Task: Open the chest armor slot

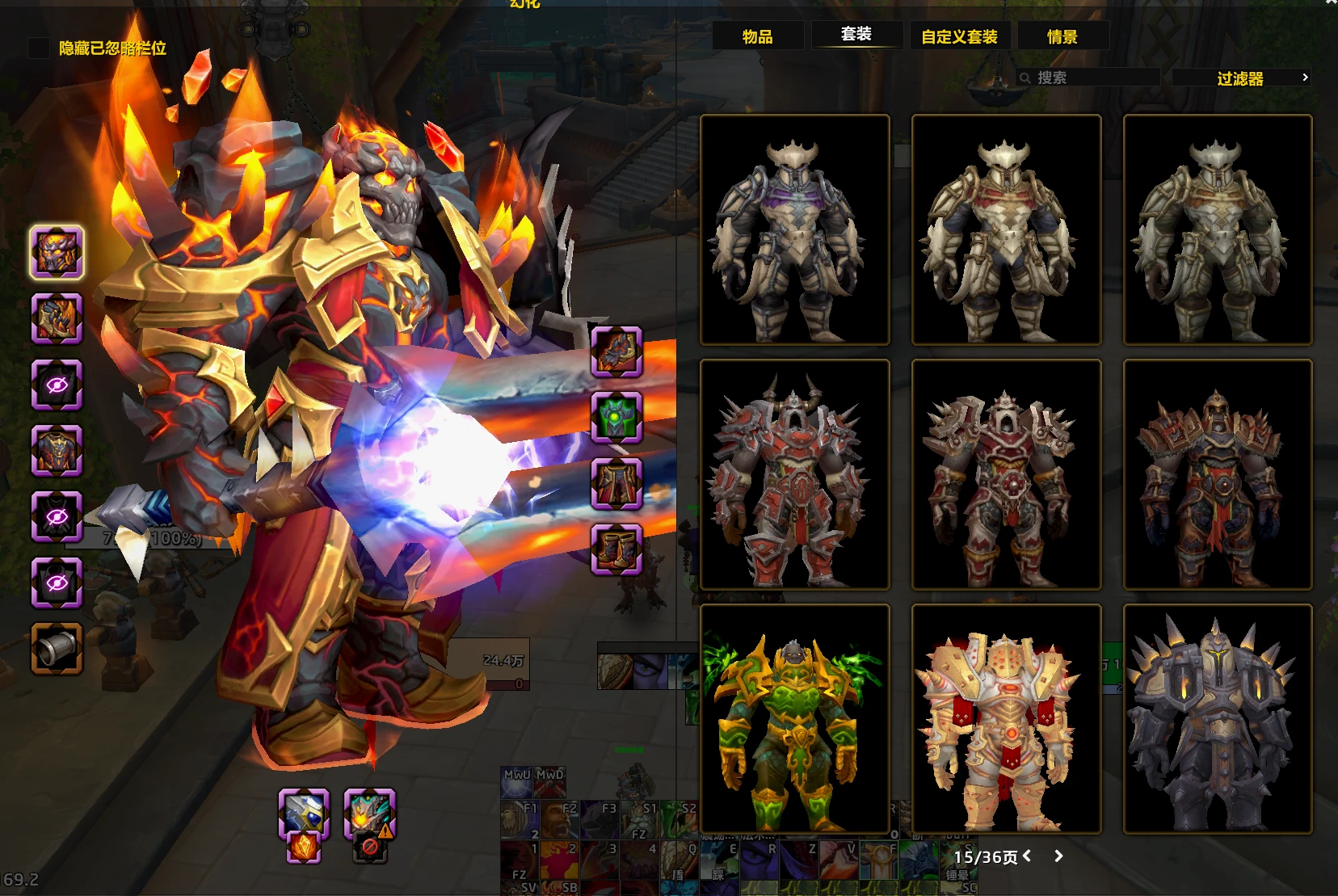Action: [x=57, y=450]
